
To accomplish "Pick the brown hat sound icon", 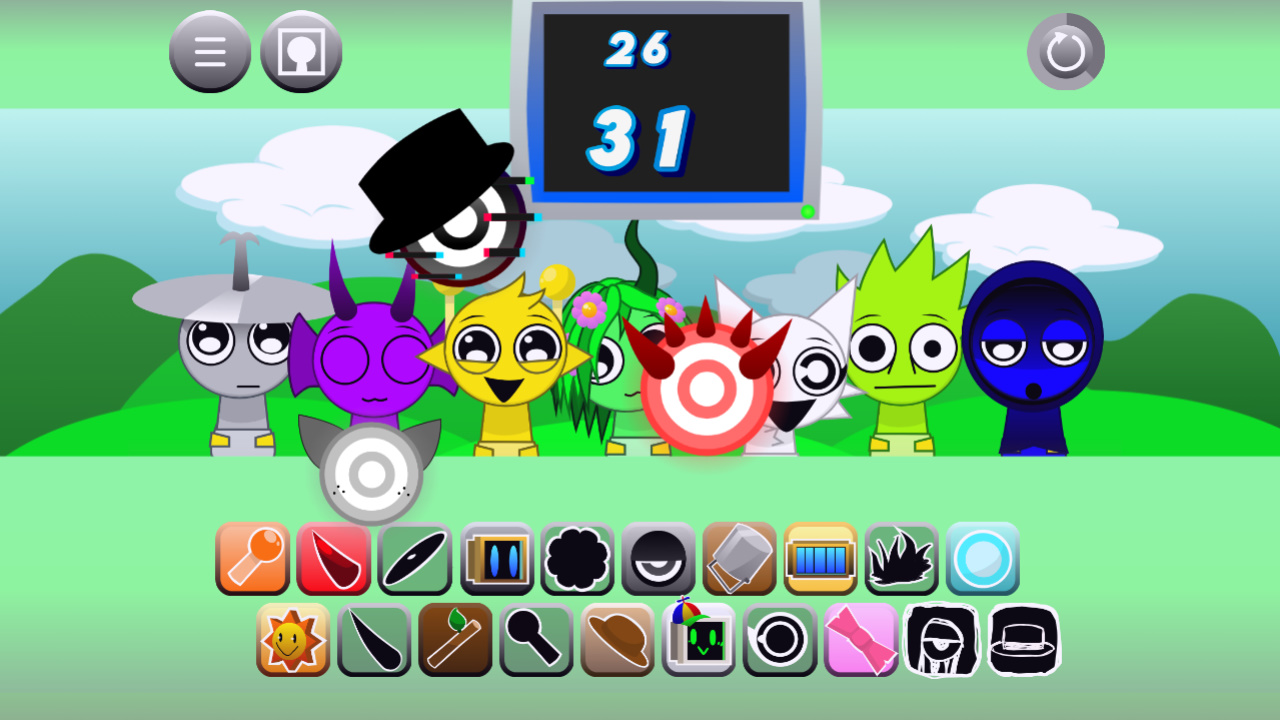I will coord(617,640).
